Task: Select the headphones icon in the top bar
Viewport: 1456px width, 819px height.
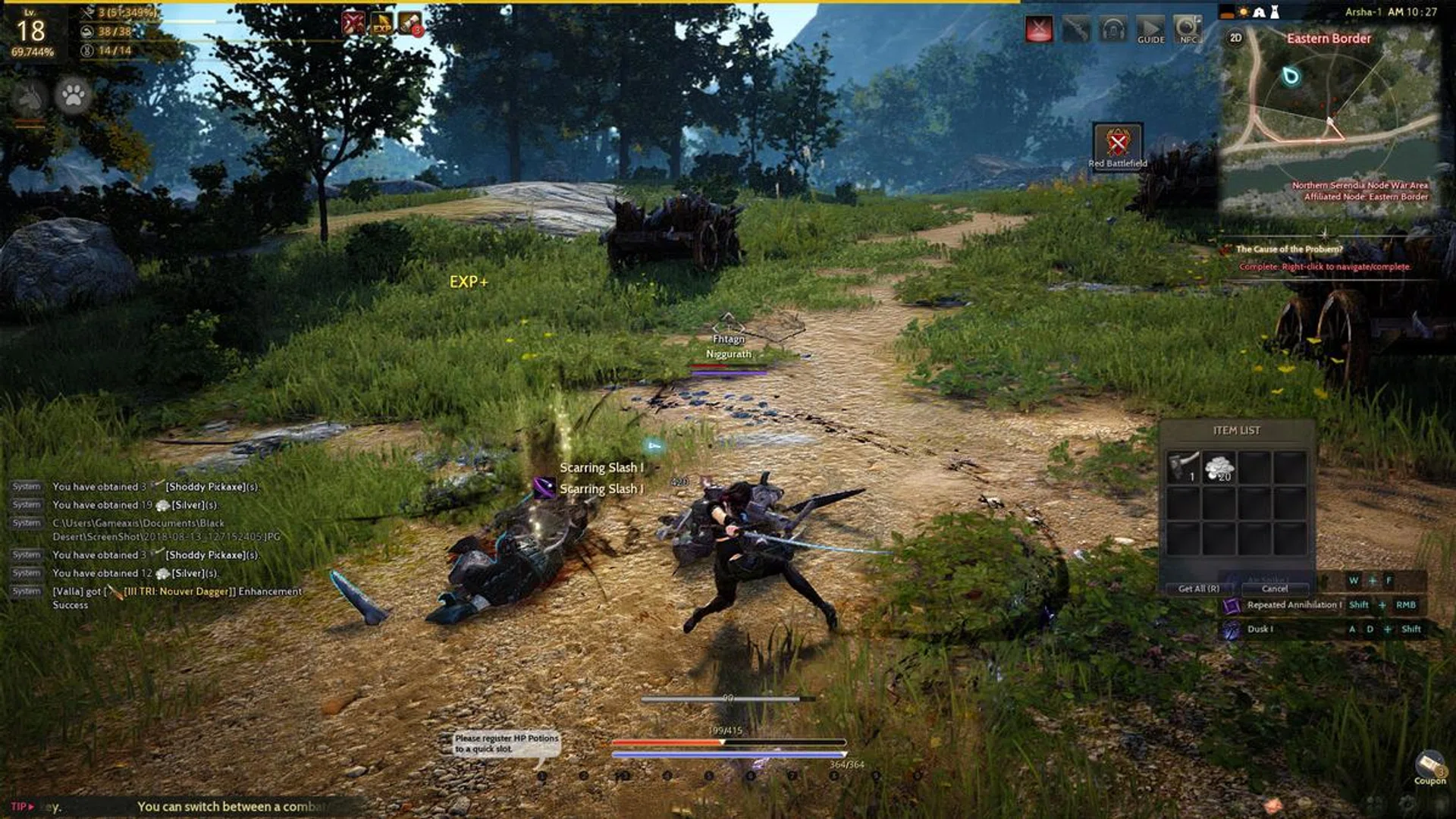Action: pyautogui.click(x=1112, y=30)
